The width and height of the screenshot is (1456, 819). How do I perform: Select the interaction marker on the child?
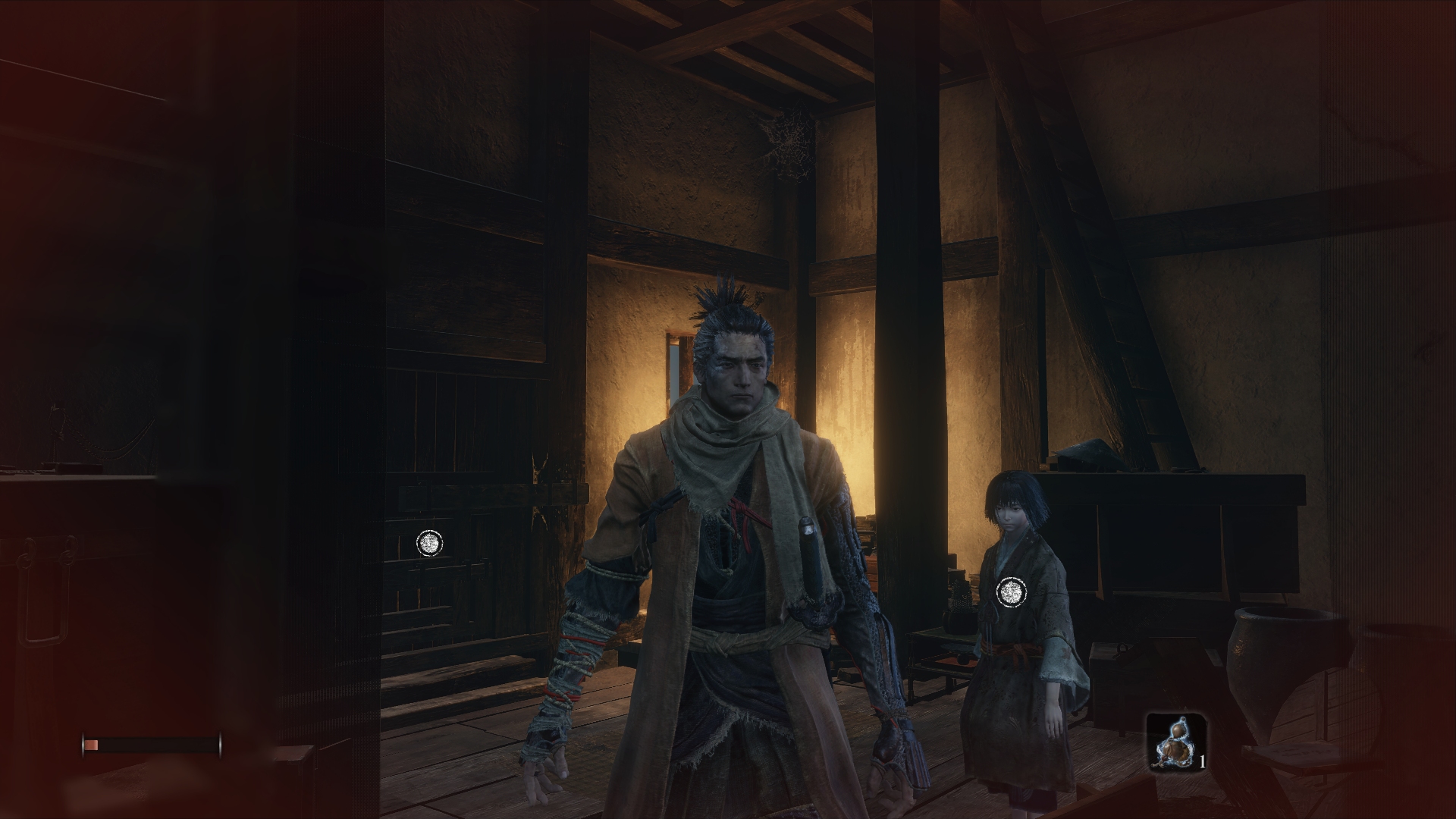(1010, 591)
